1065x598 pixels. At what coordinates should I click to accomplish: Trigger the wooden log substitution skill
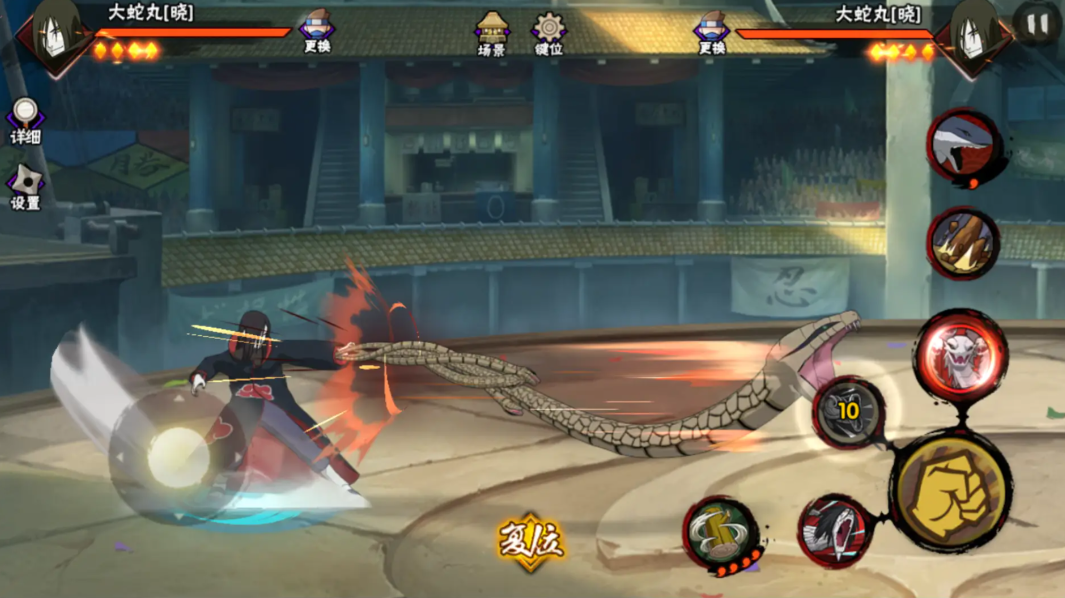pos(962,243)
